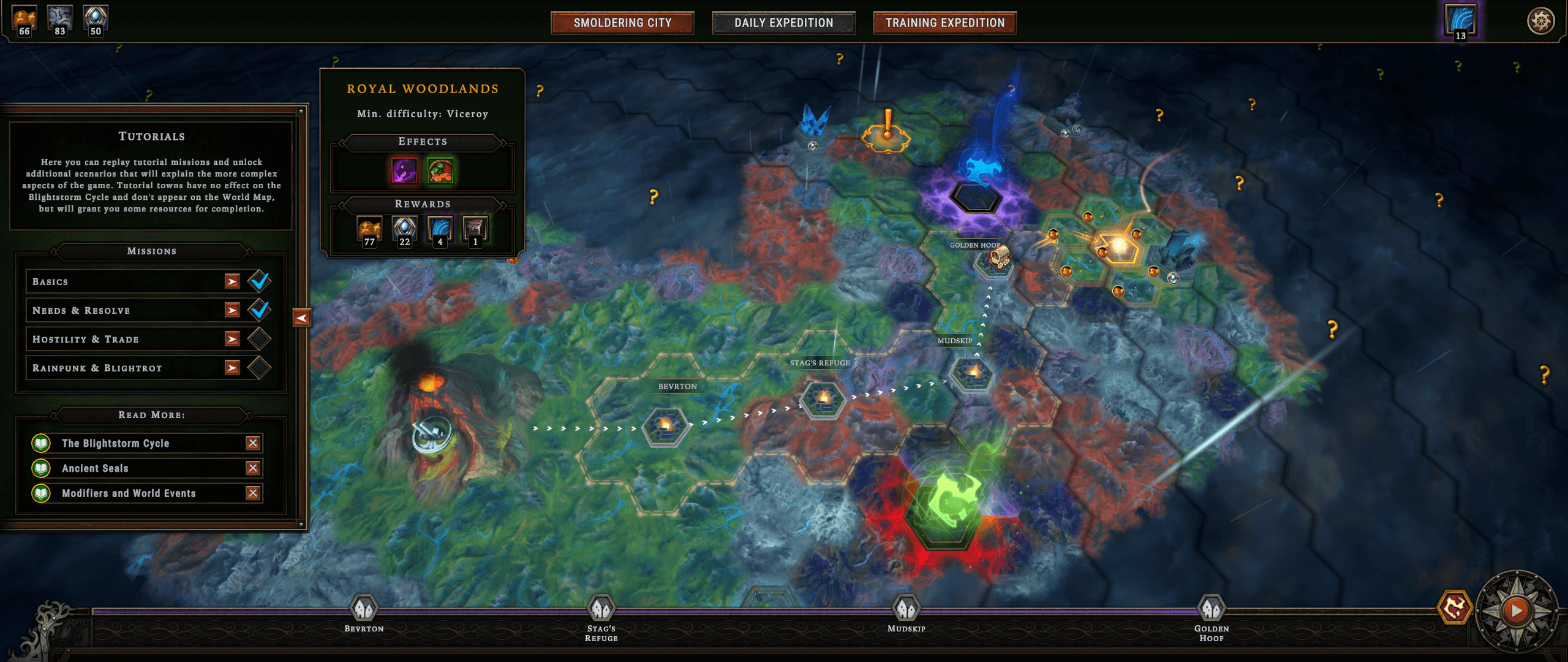Image resolution: width=1568 pixels, height=662 pixels.
Task: Replay the Needs & Resolve tutorial
Action: click(x=232, y=310)
